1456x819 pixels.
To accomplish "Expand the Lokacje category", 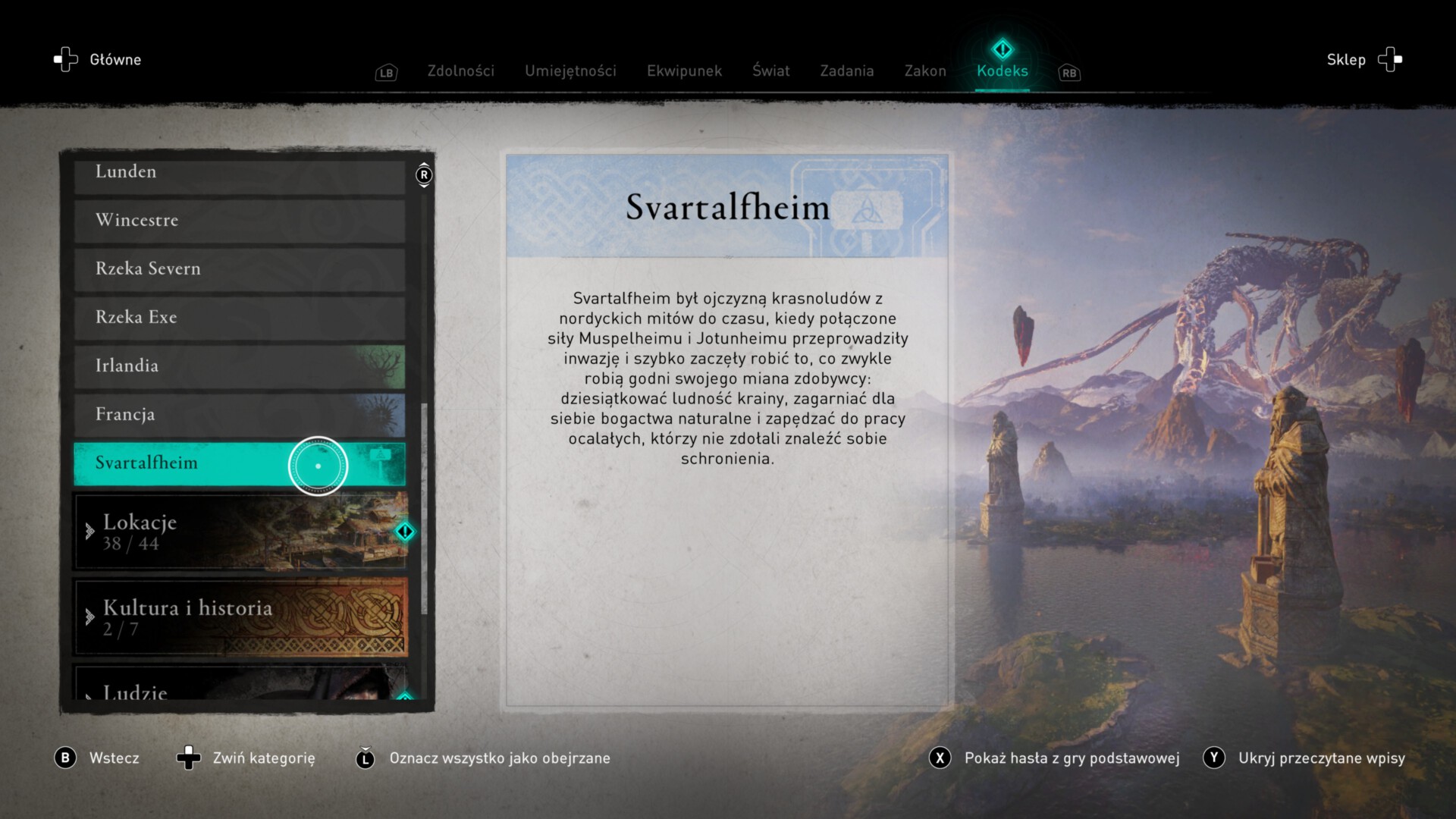I will pyautogui.click(x=240, y=532).
